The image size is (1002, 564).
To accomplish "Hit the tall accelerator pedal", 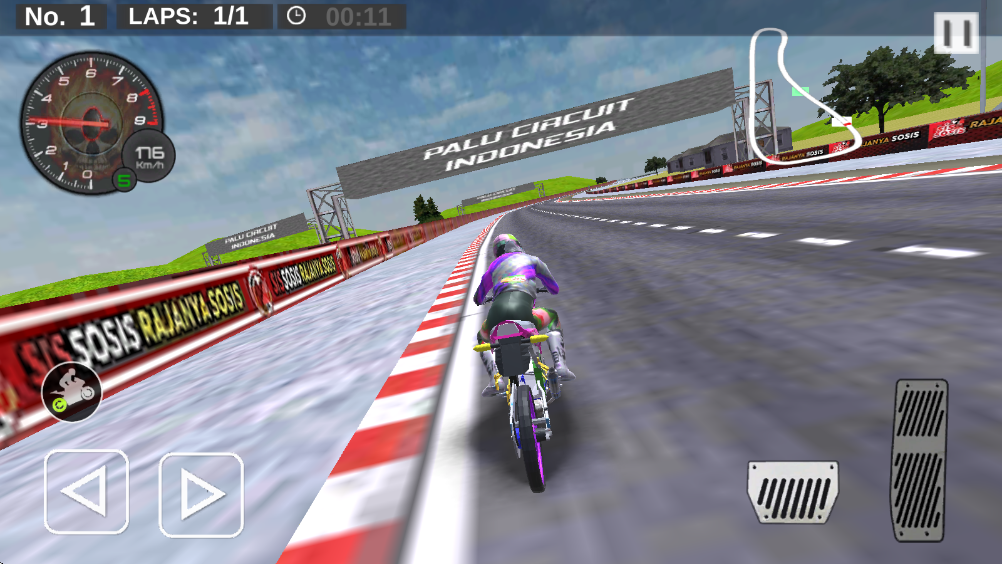I will pyautogui.click(x=920, y=460).
